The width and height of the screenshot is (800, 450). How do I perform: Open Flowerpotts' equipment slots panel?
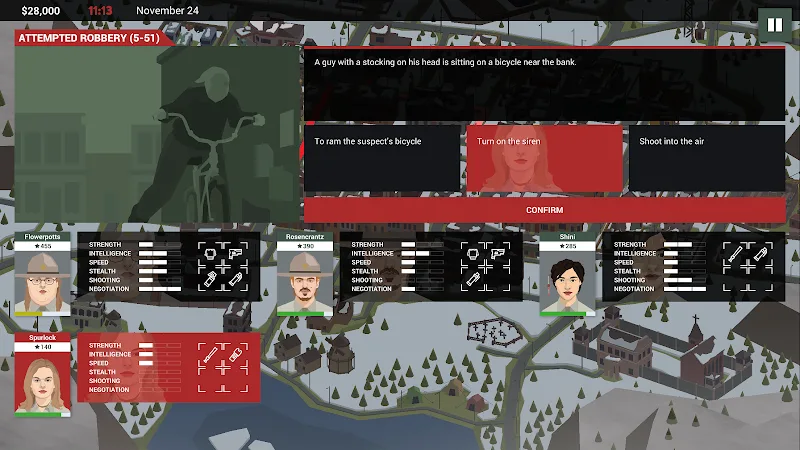(x=222, y=267)
